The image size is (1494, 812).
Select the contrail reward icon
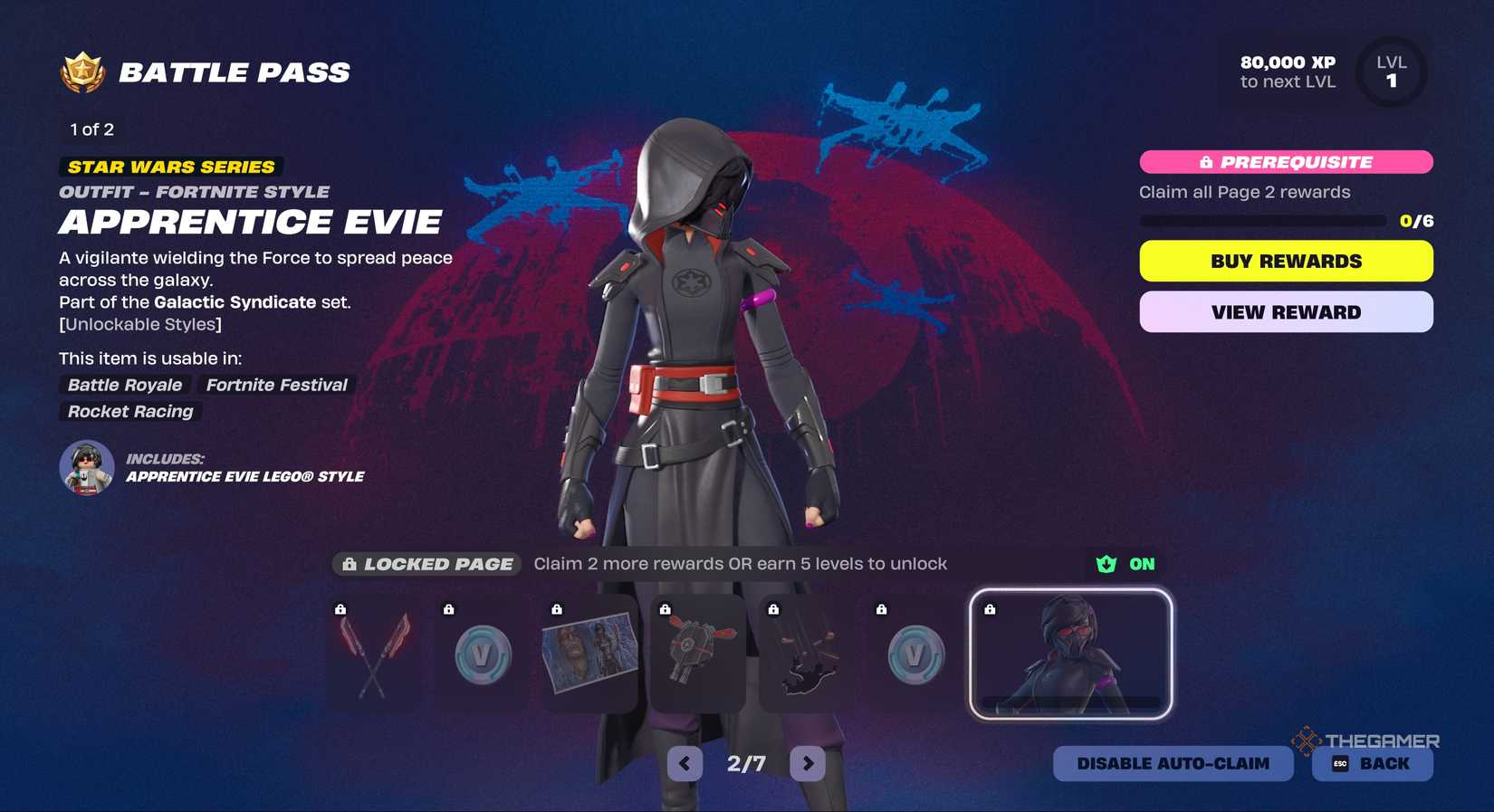807,654
